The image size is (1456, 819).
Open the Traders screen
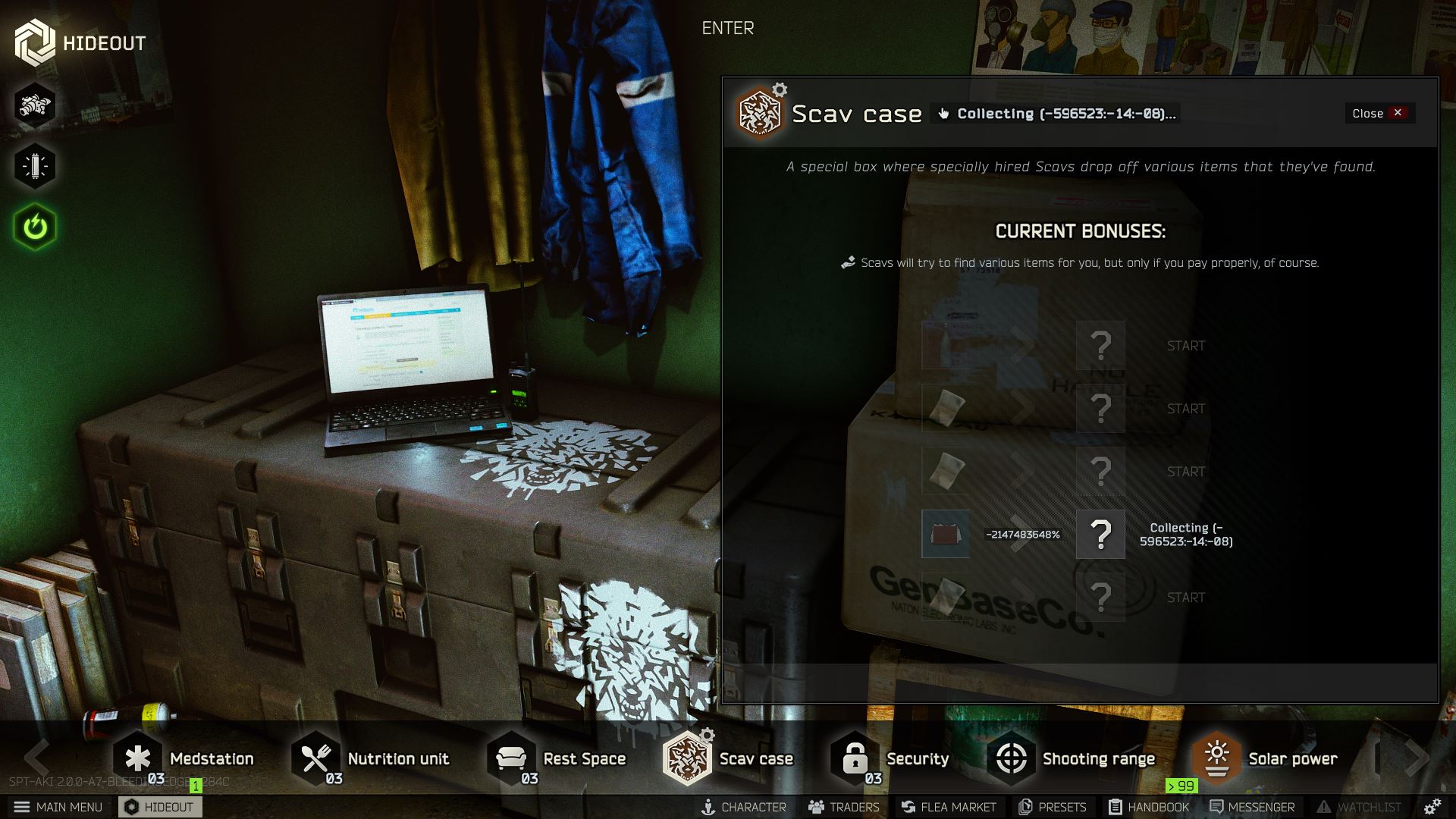(x=844, y=807)
